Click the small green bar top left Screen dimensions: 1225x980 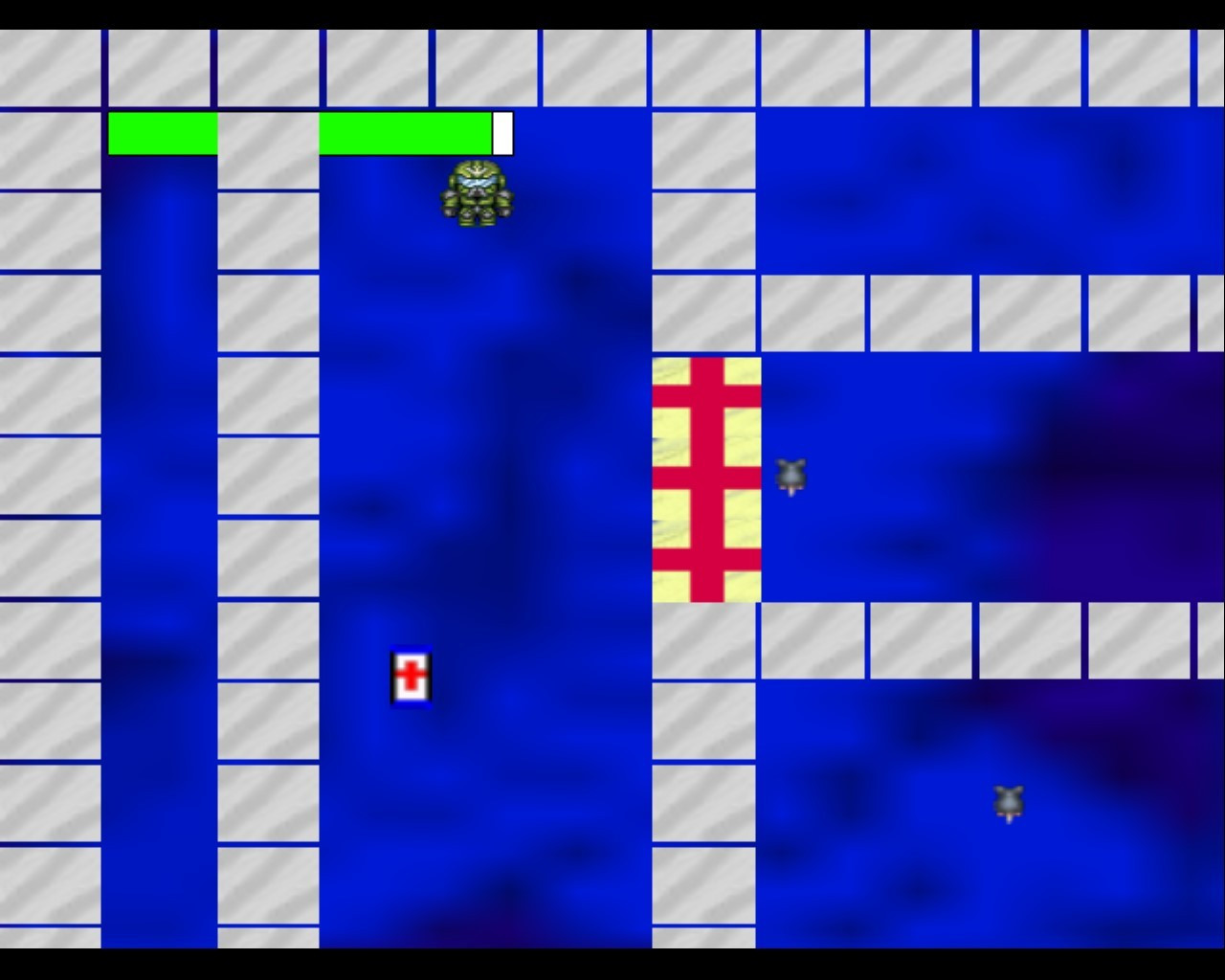pyautogui.click(x=163, y=133)
